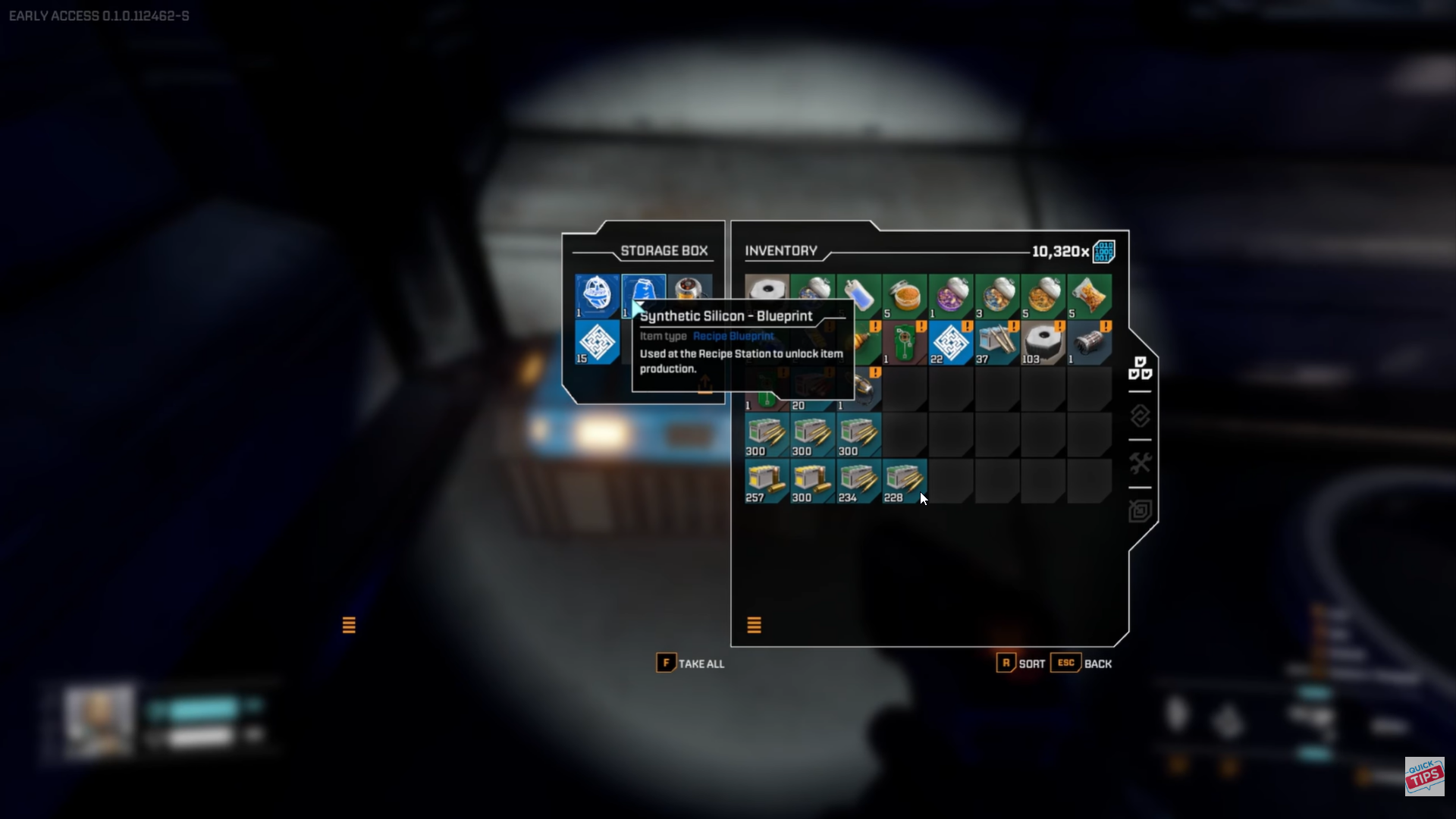This screenshot has height=819, width=1456.
Task: Go back and close the storage screen
Action: [x=1081, y=664]
